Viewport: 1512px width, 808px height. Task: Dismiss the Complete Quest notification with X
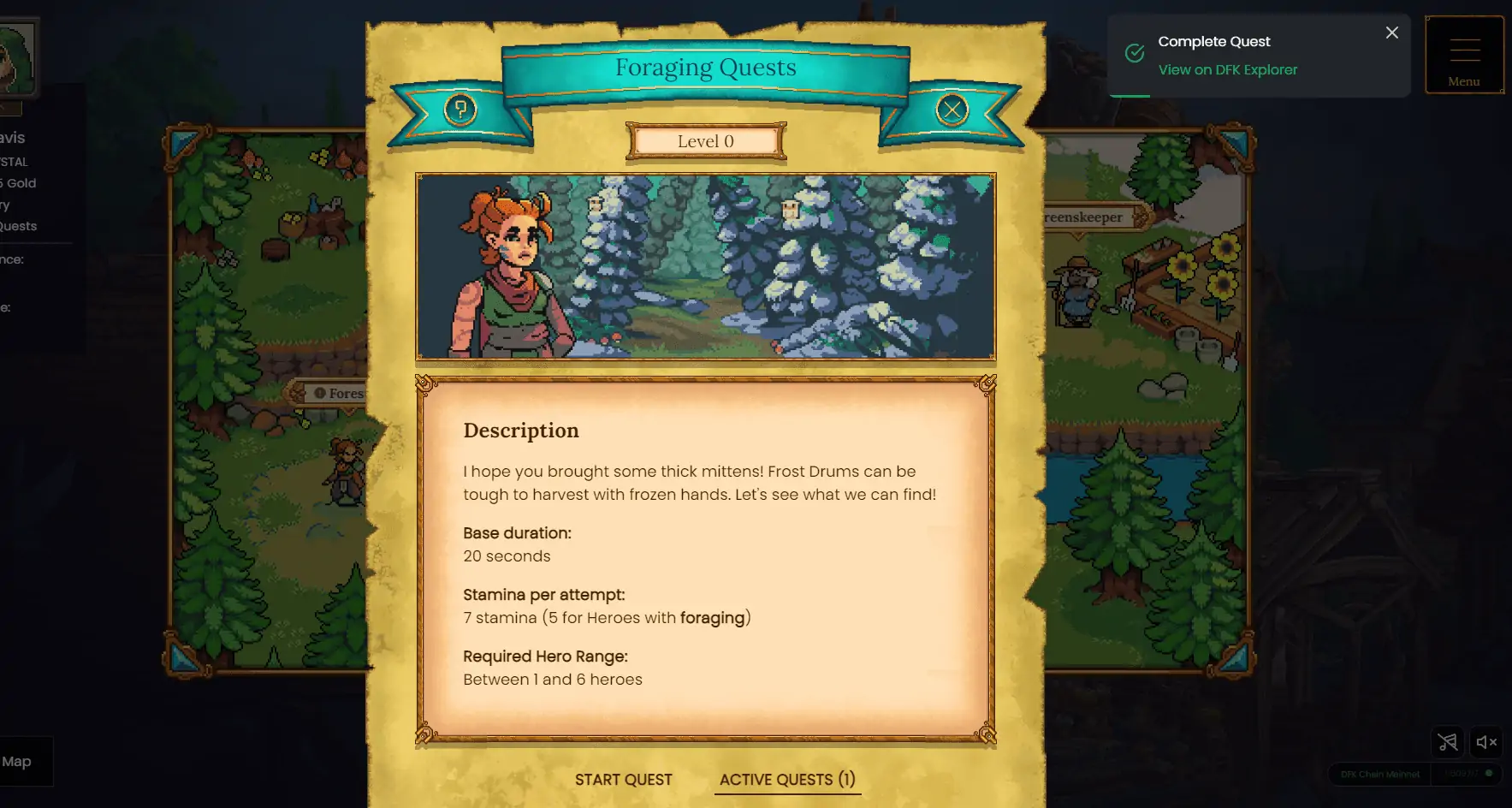(1391, 33)
